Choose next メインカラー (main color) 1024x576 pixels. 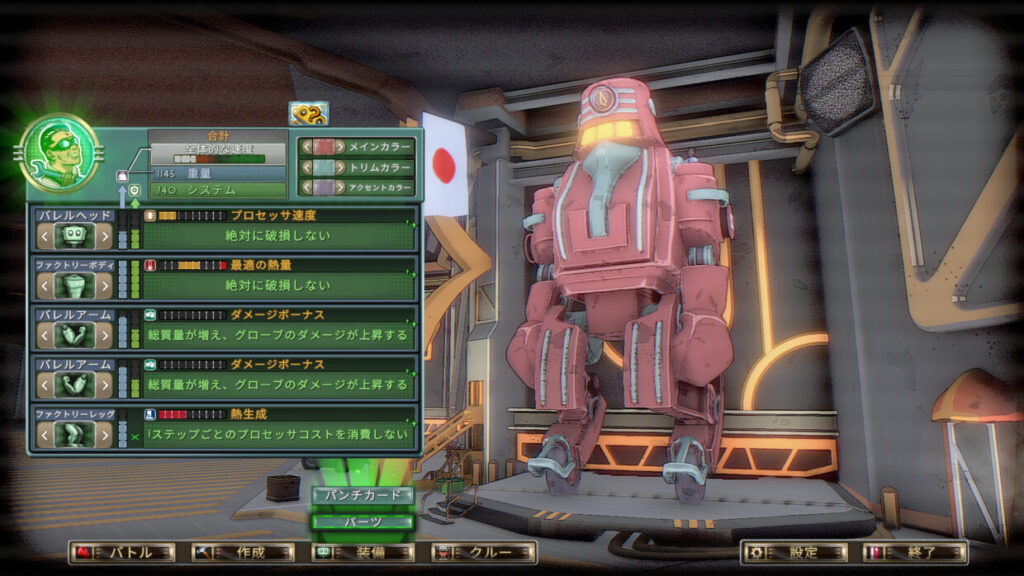click(x=341, y=146)
